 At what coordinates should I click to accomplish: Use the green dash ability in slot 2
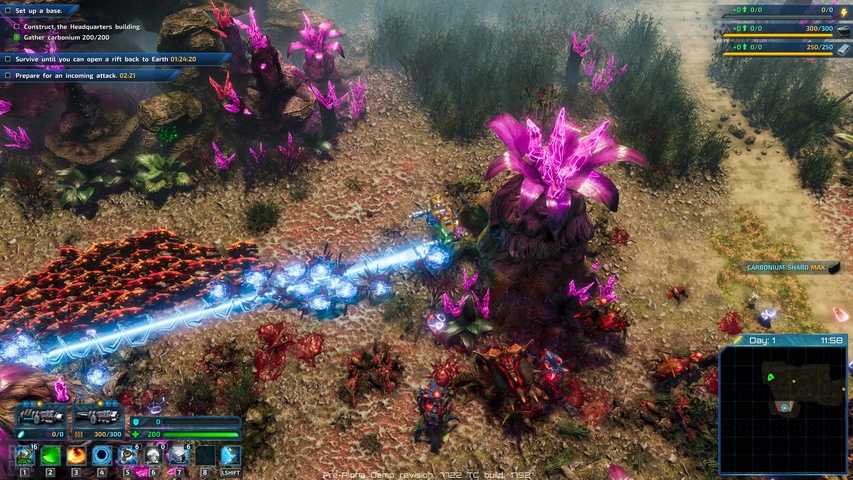coord(50,456)
